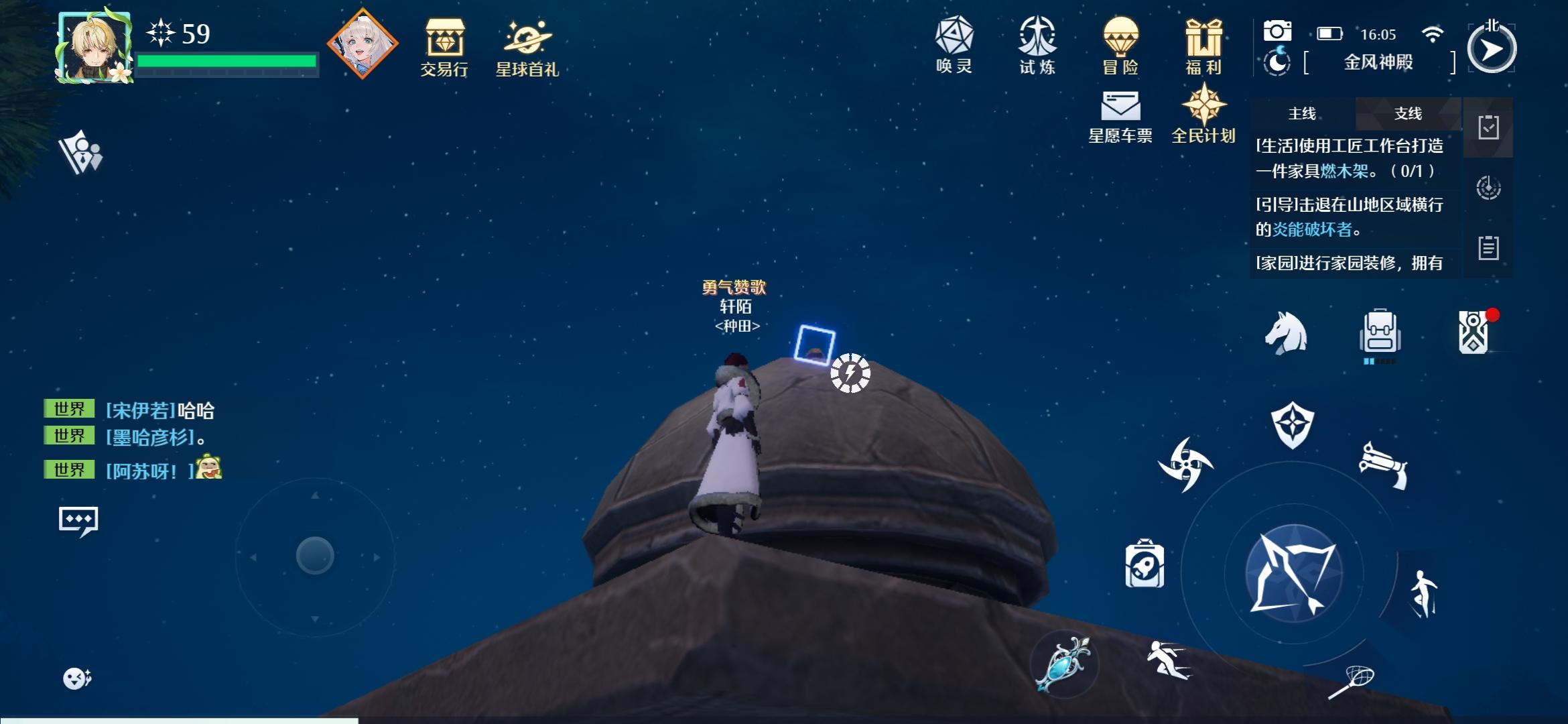Expand the notes panel beside the quest list
The image size is (1568, 724).
tap(1488, 247)
